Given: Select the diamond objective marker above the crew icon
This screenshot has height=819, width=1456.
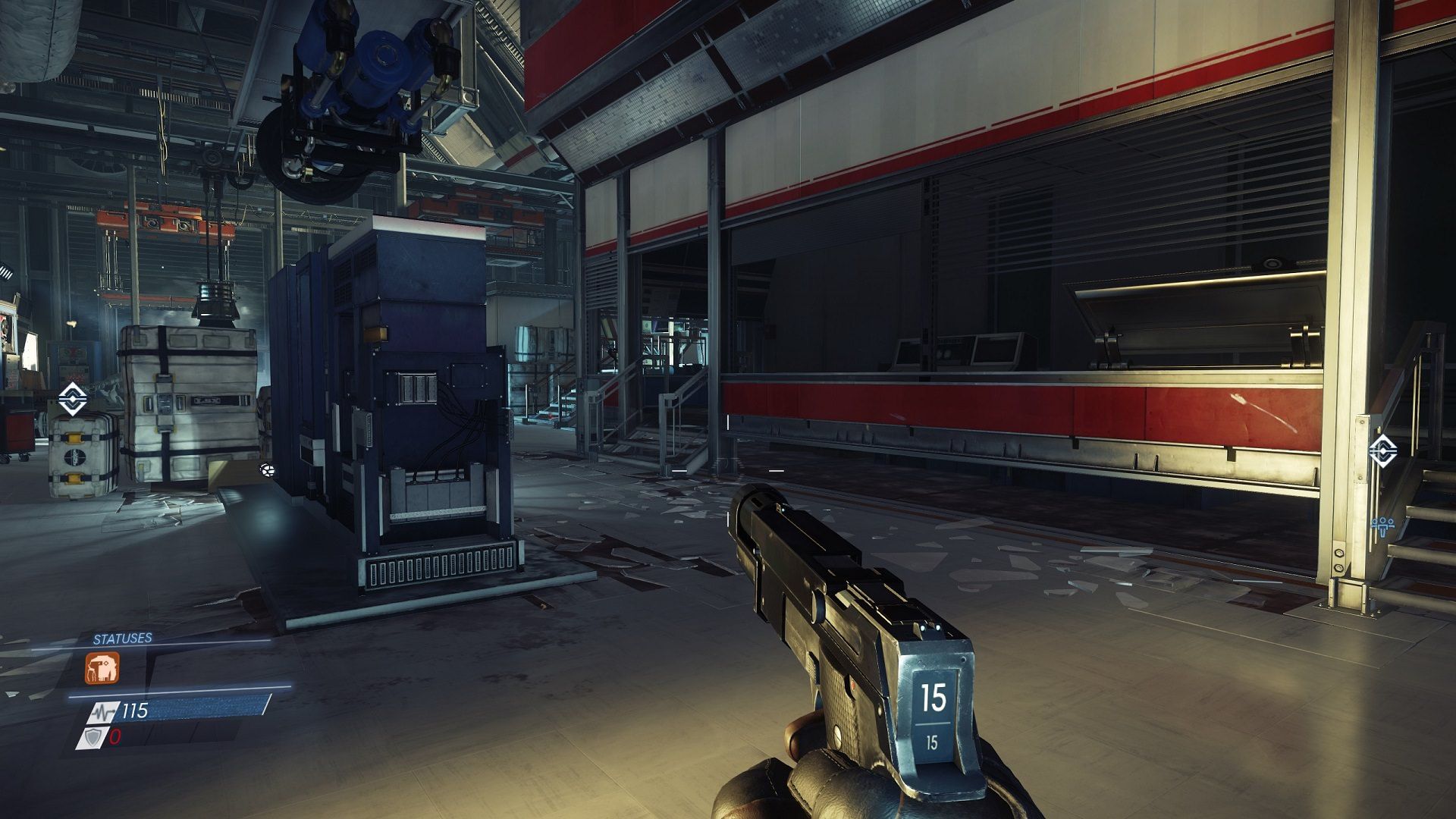Looking at the screenshot, I should coord(1382,450).
